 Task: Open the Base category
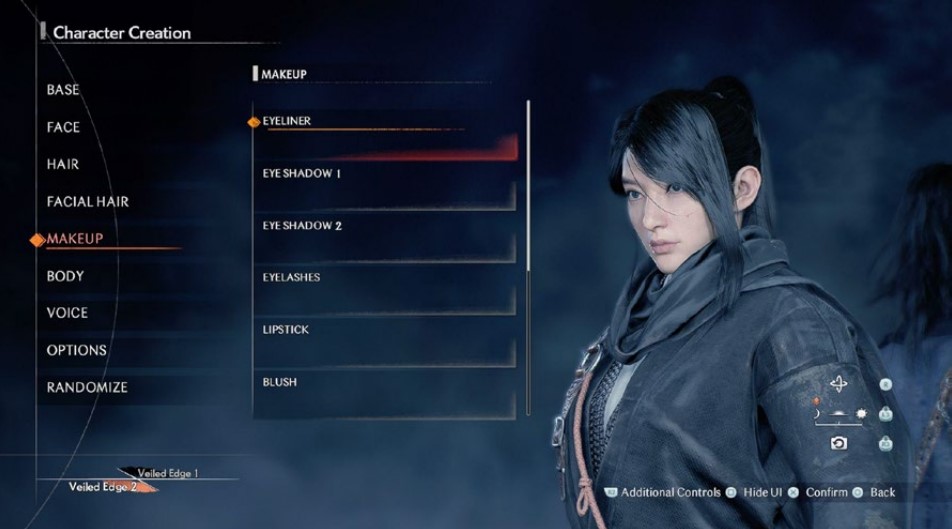tap(63, 90)
